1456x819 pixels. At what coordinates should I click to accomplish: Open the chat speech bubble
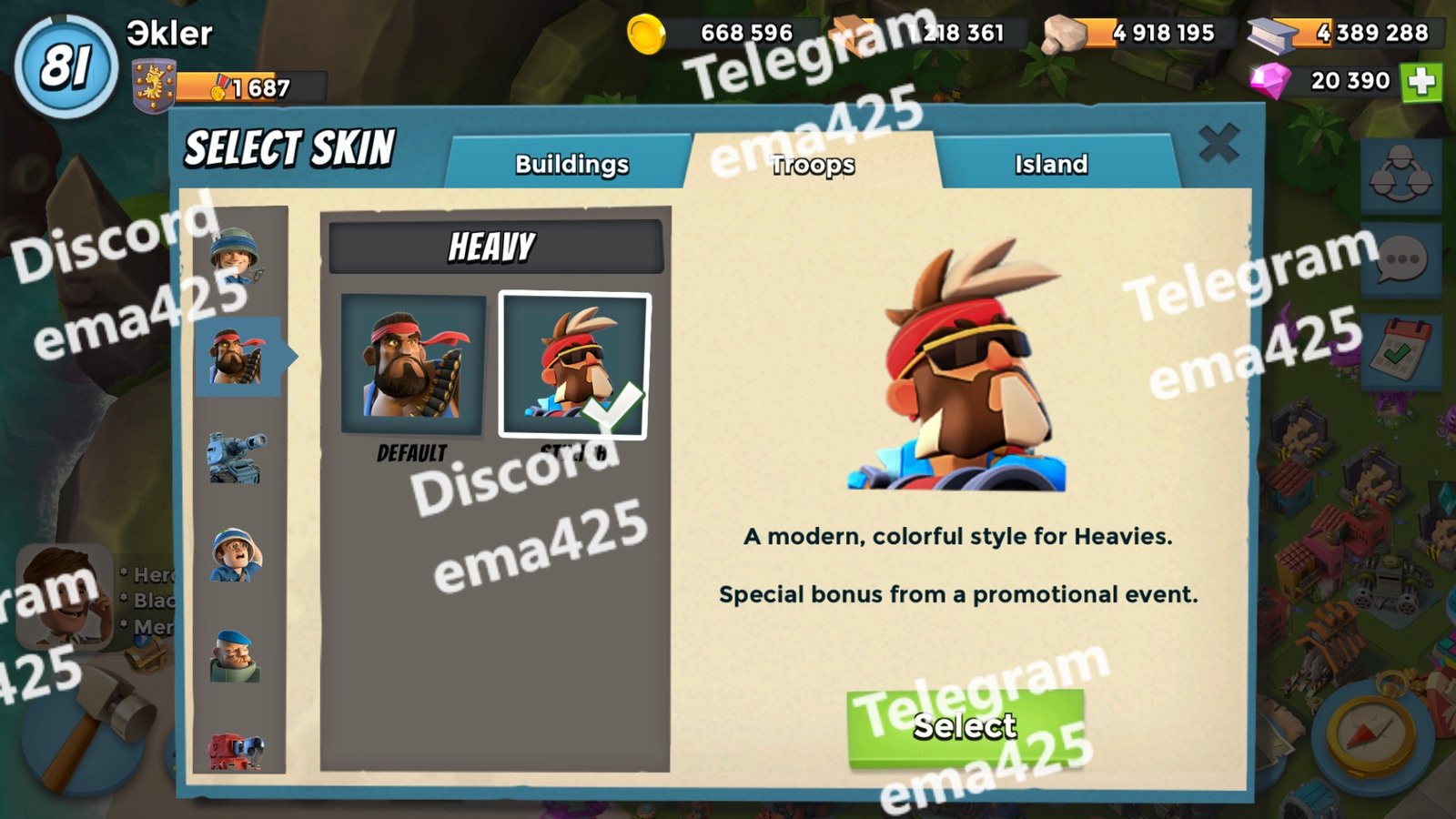[1401, 261]
